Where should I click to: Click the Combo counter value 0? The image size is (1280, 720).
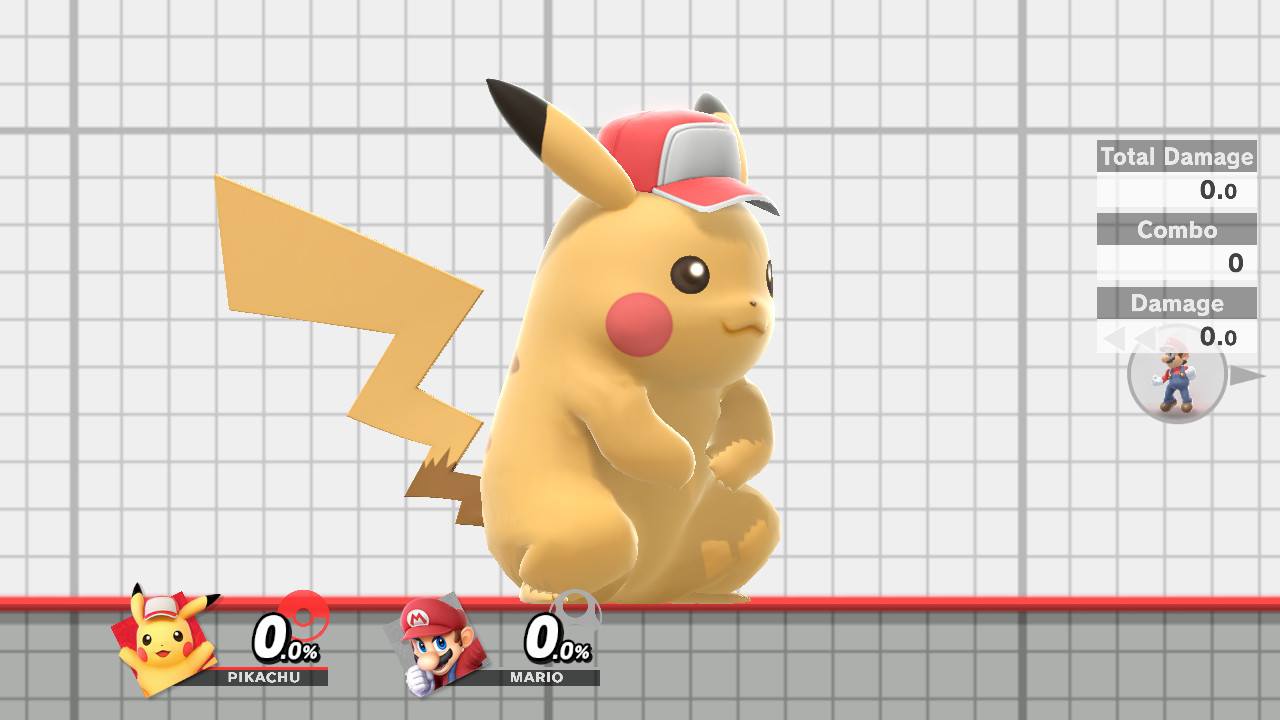[1237, 263]
